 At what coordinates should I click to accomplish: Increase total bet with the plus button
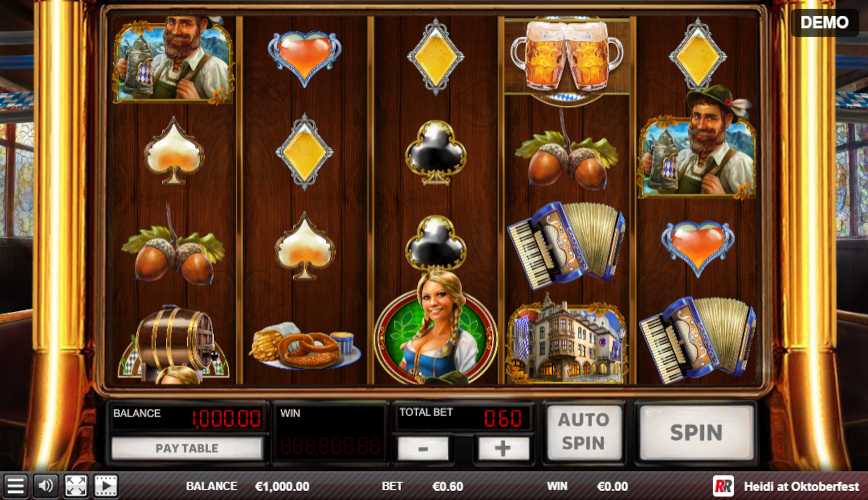503,449
